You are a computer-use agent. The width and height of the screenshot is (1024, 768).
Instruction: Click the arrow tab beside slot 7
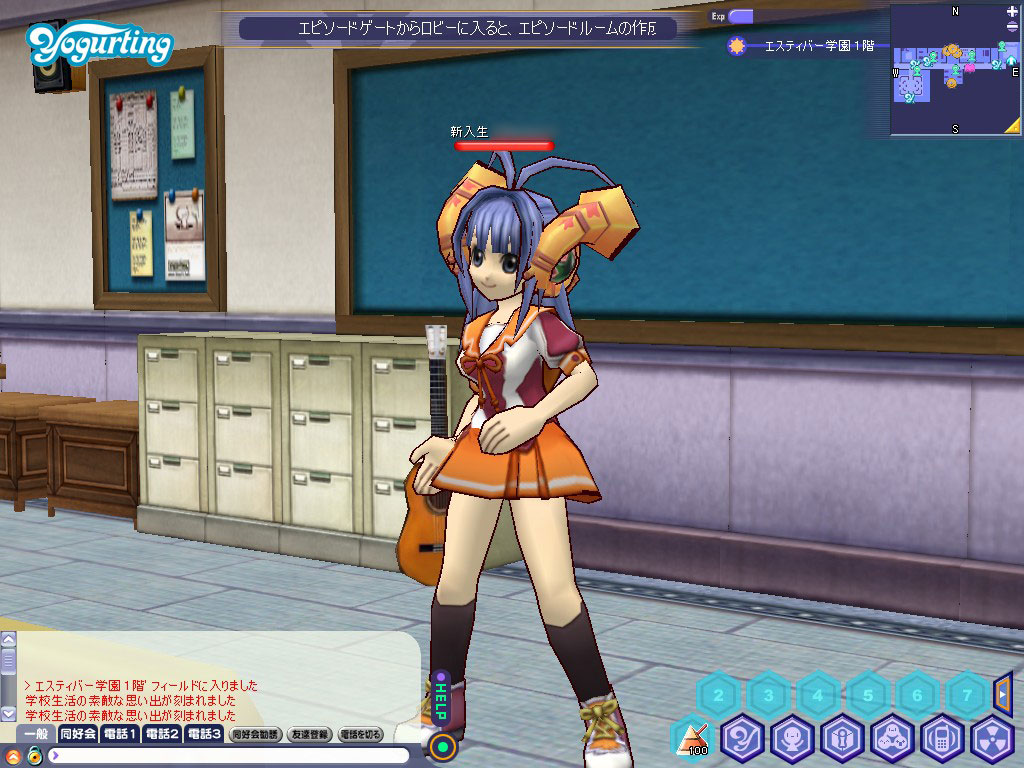1004,692
